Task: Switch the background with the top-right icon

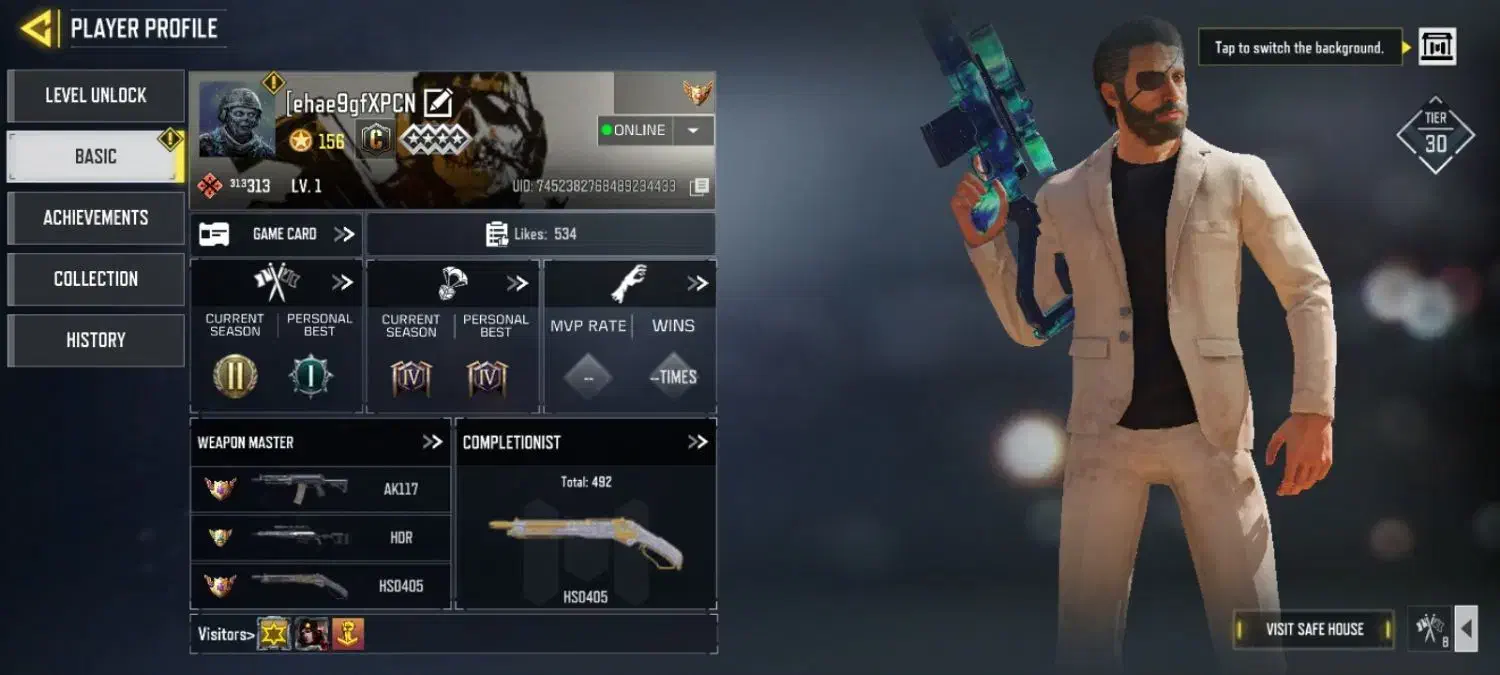Action: pos(1437,47)
